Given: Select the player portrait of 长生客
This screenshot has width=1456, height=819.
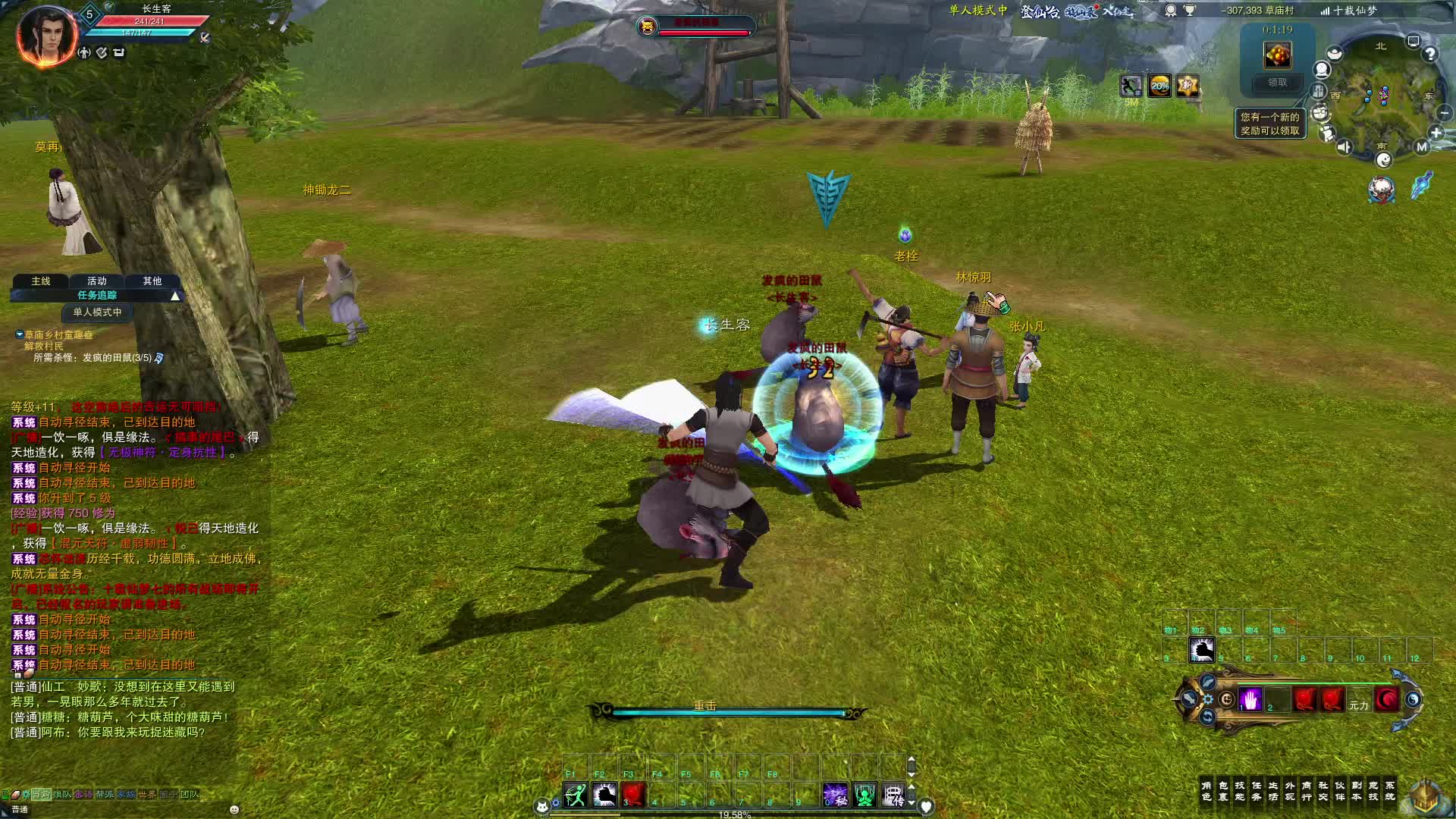Looking at the screenshot, I should point(47,36).
